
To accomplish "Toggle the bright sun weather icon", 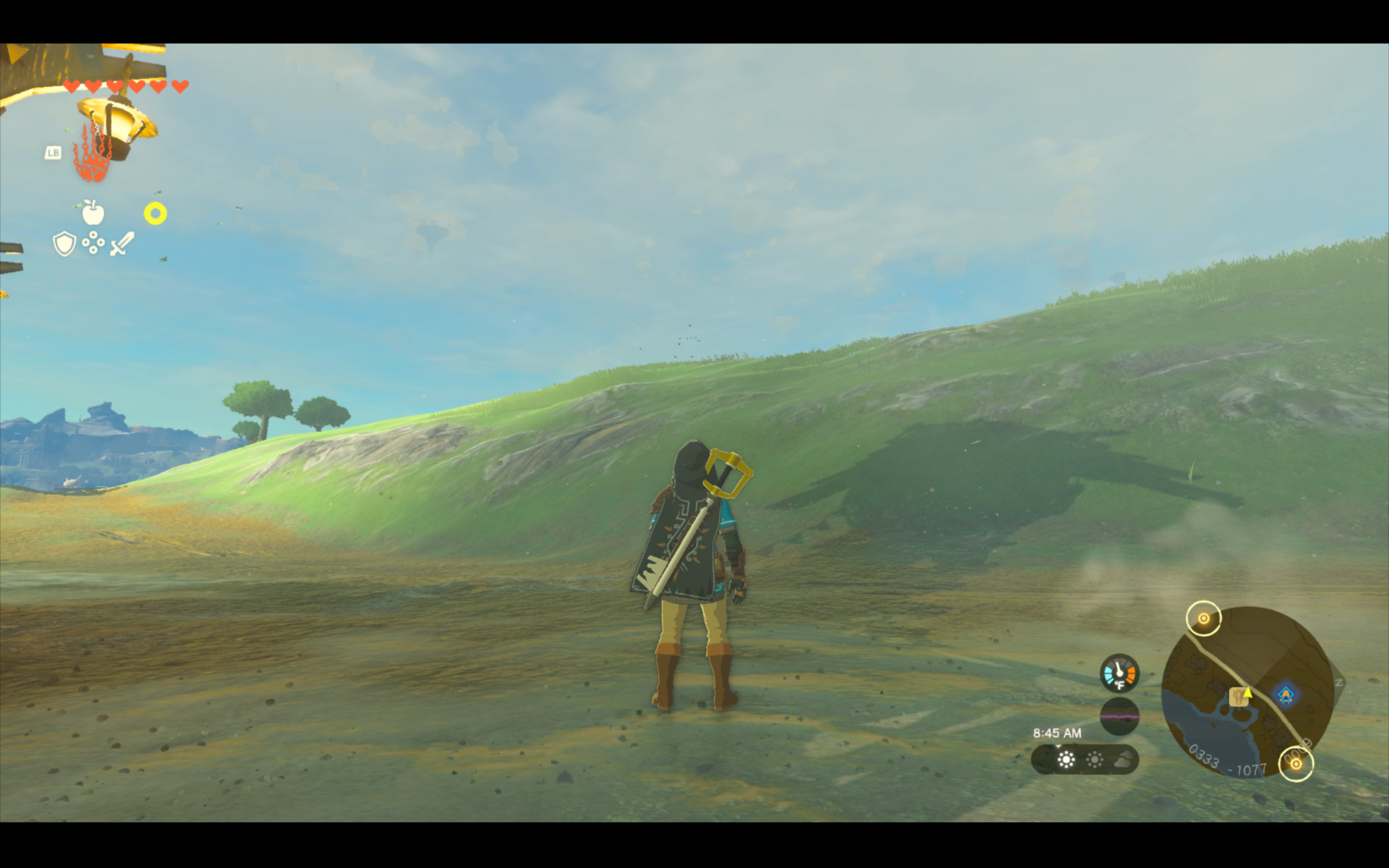I will pyautogui.click(x=1066, y=759).
